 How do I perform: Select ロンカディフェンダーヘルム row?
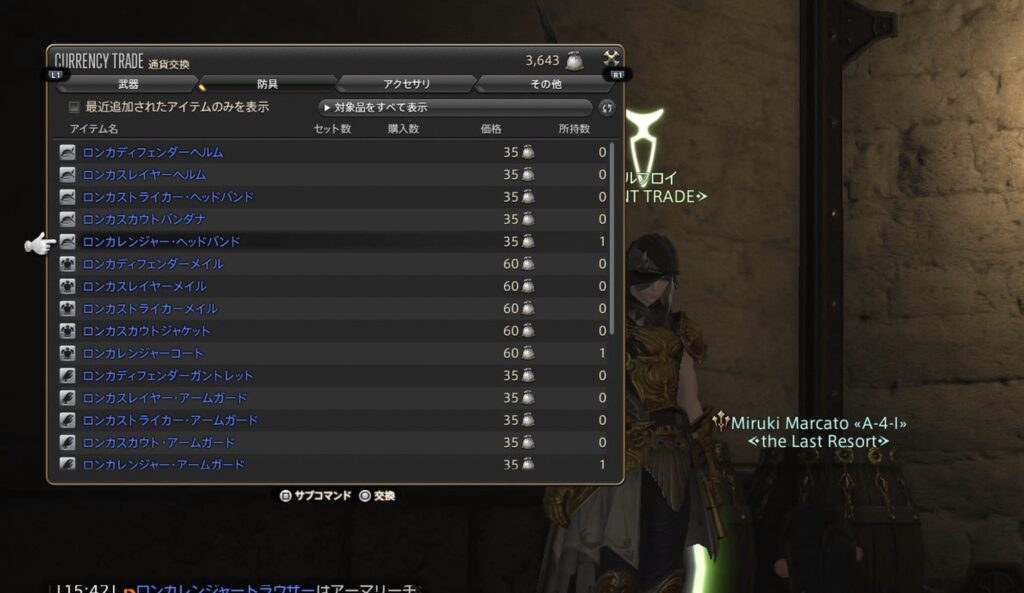point(153,152)
